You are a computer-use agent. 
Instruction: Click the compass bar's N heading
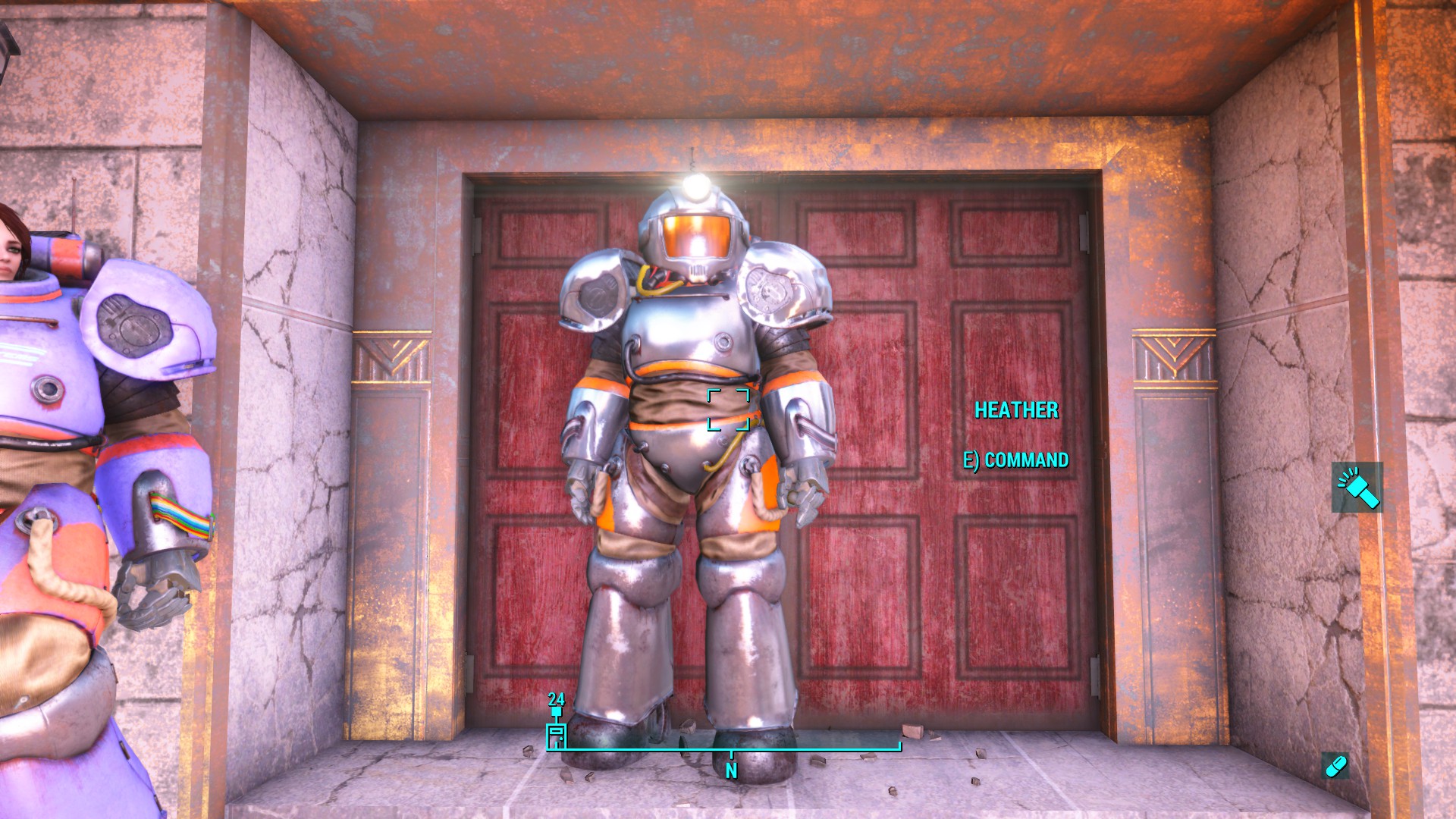point(731,770)
